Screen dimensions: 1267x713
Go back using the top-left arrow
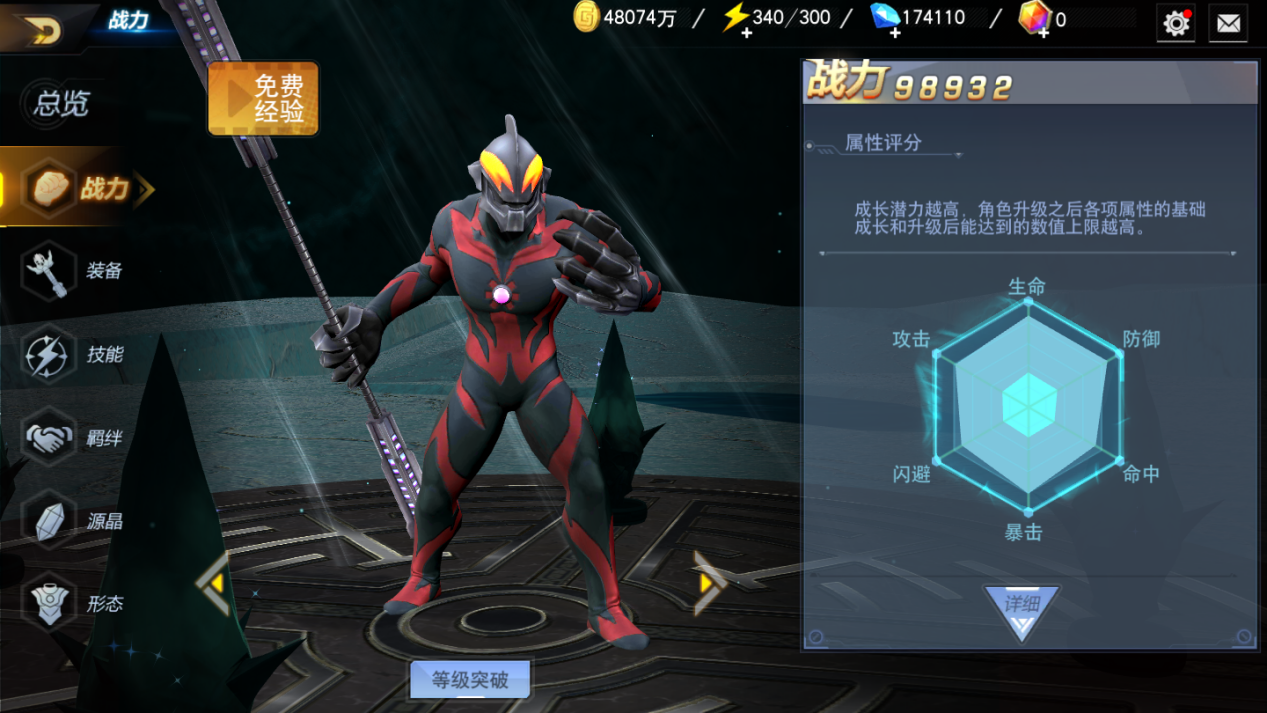[41, 30]
